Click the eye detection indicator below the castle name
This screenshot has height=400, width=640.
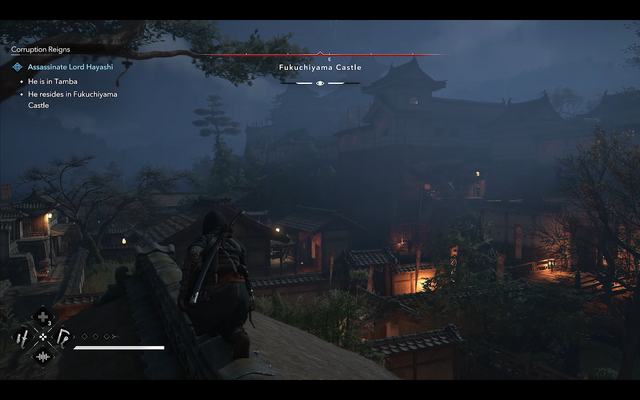click(x=320, y=83)
